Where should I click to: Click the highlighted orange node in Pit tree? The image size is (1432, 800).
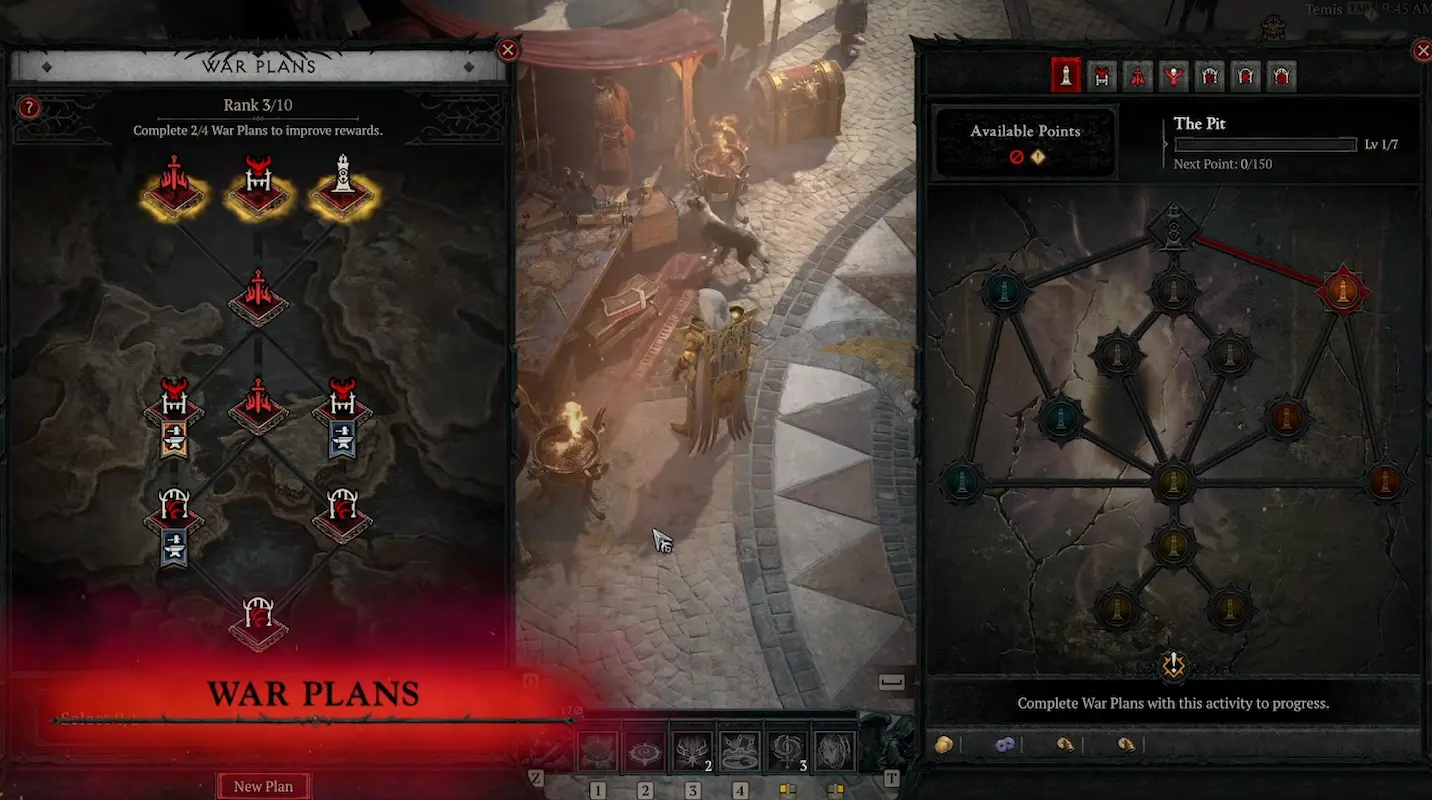1345,289
